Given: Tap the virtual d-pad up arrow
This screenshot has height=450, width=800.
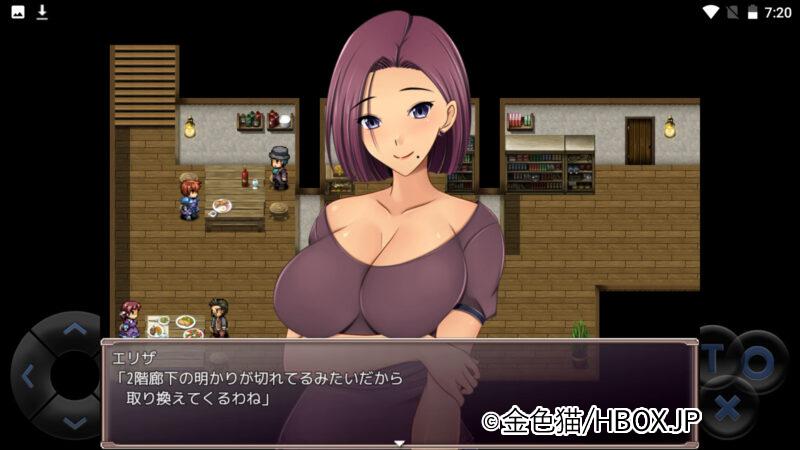Looking at the screenshot, I should (74, 328).
